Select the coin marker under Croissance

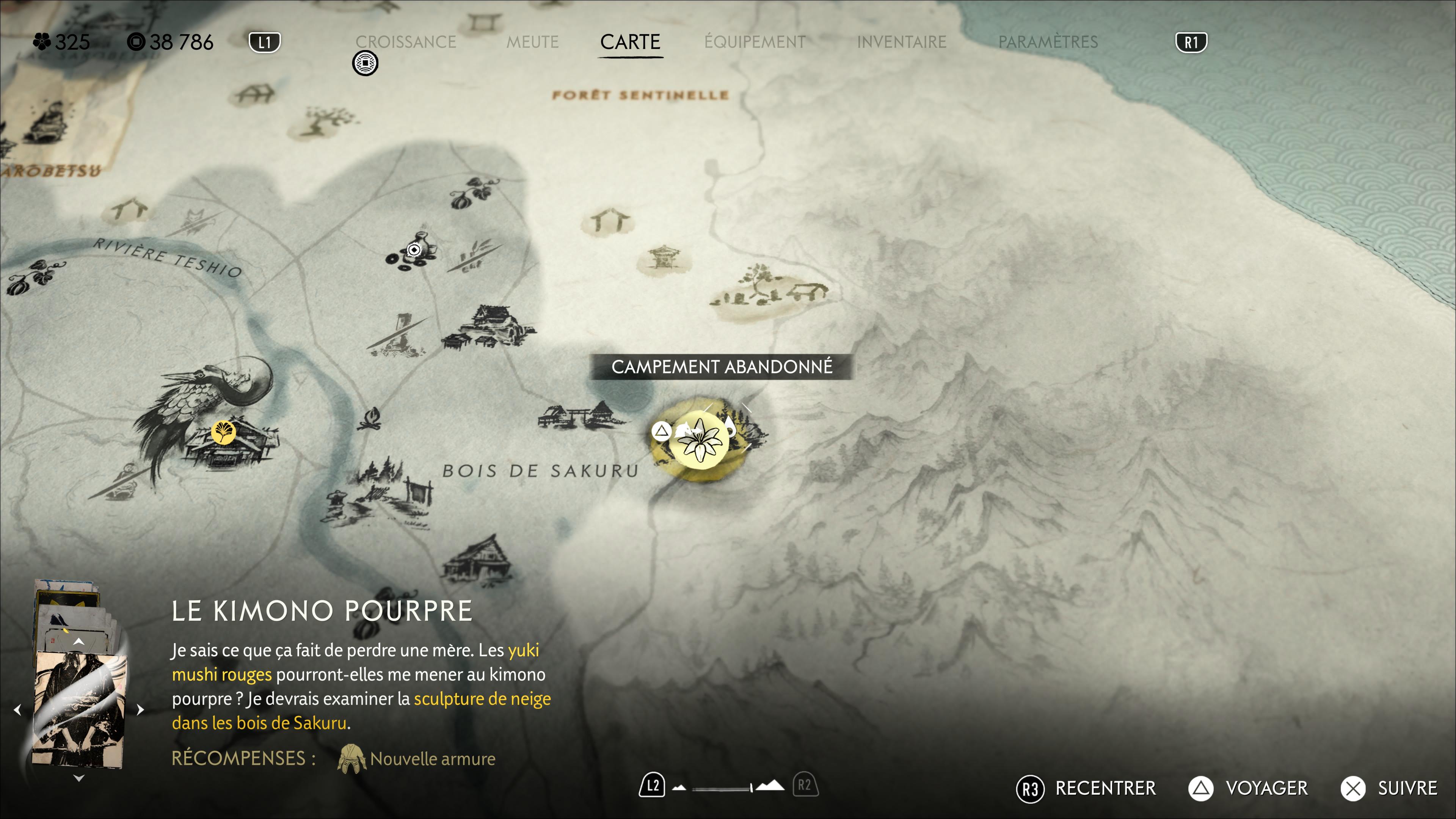[365, 63]
